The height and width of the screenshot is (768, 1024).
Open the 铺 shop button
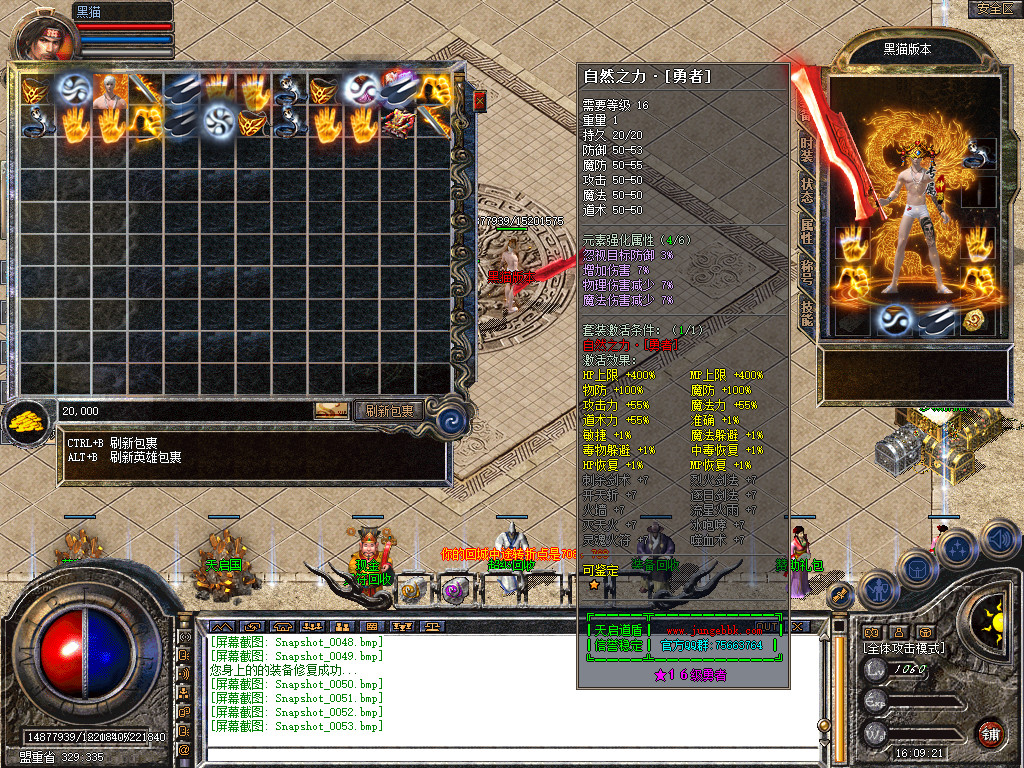pyautogui.click(x=990, y=733)
